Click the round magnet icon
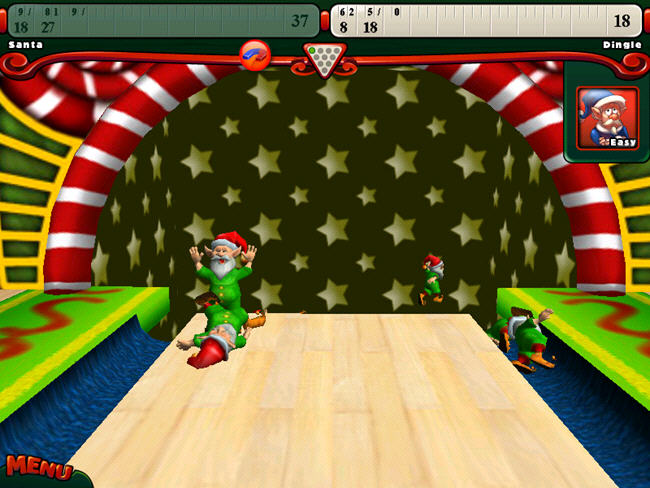The image size is (650, 488). 255,55
